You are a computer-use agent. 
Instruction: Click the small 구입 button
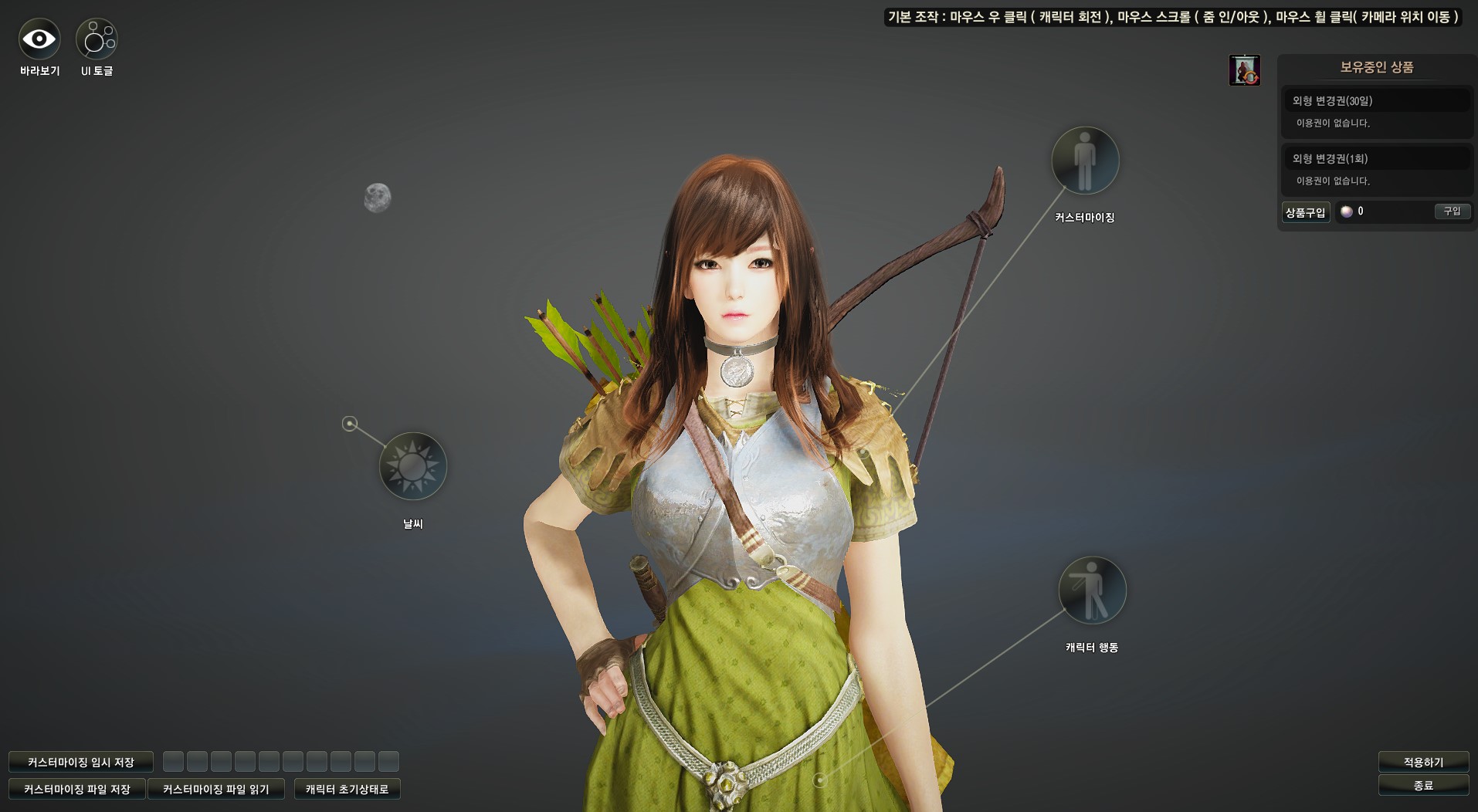coord(1452,211)
